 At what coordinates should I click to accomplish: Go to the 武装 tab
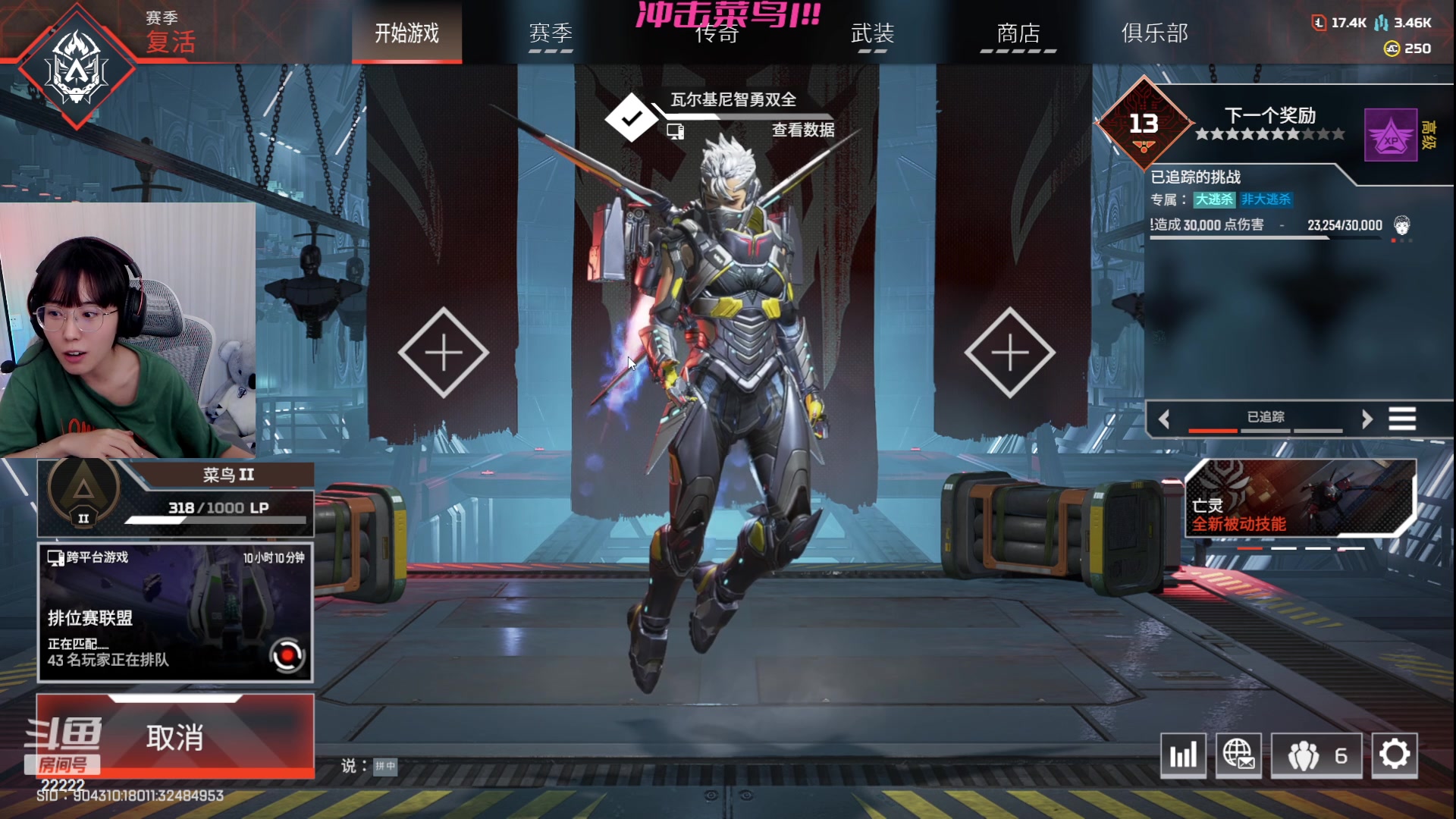[x=872, y=33]
